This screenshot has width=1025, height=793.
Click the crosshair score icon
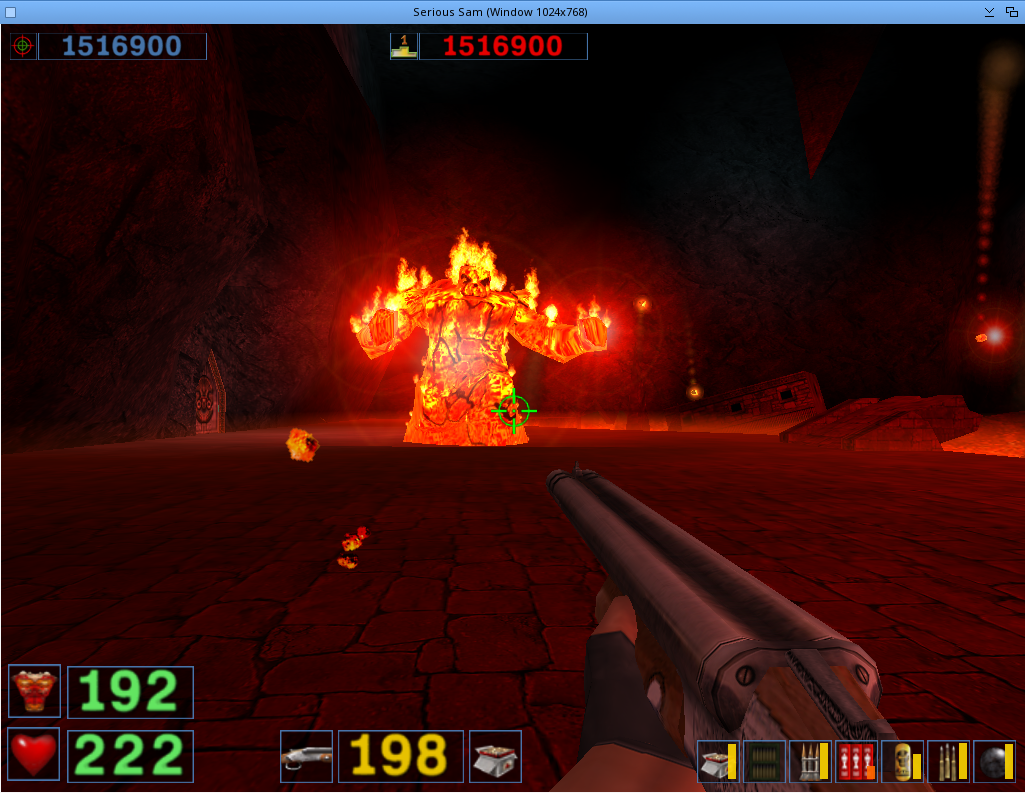tap(23, 46)
